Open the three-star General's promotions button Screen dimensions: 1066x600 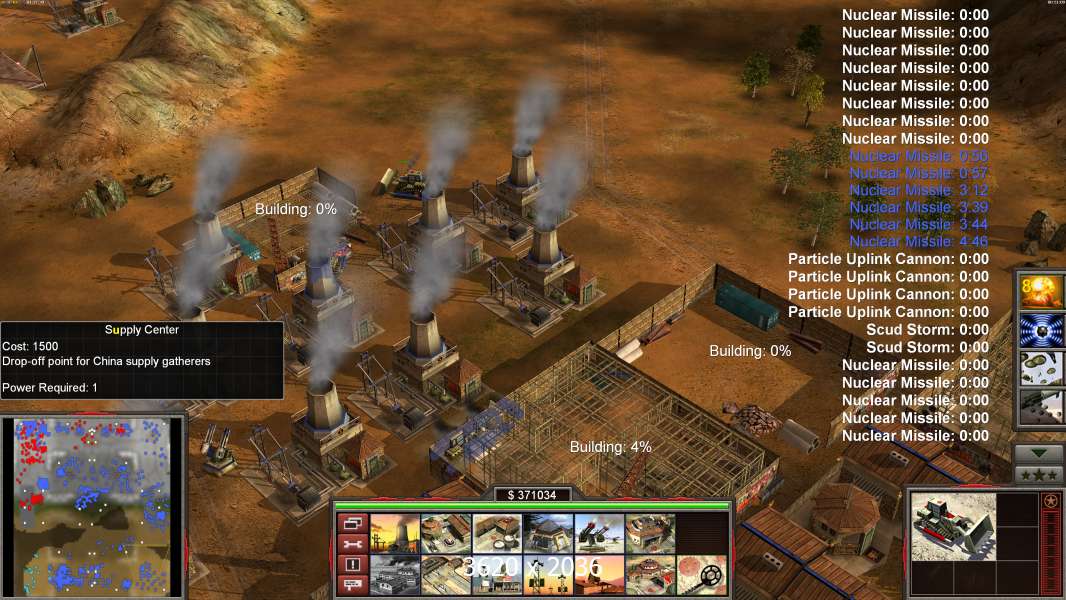point(1038,473)
